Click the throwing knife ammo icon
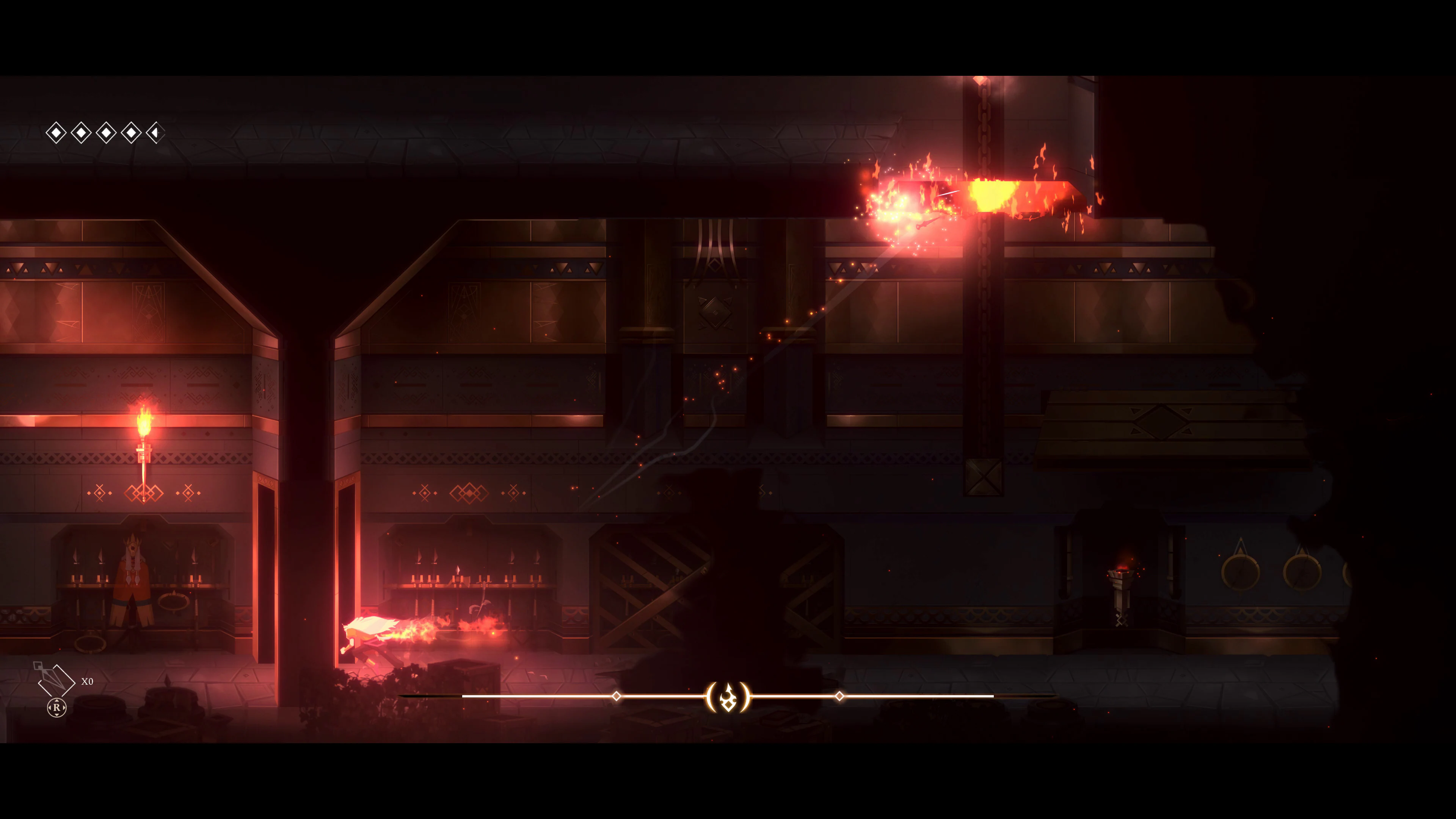1456x819 pixels. click(x=56, y=680)
